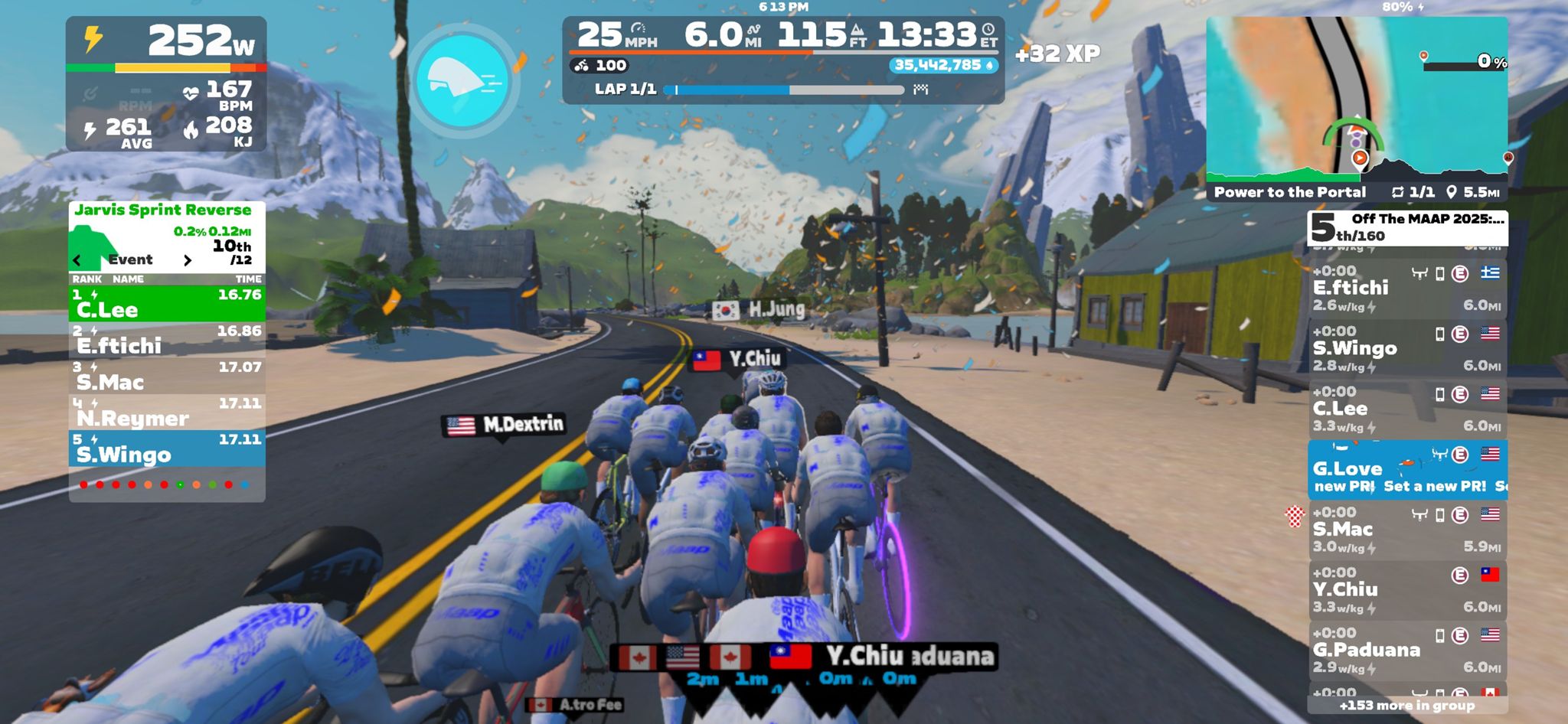Choose S.Wingo in nearby riders list
This screenshot has width=1568, height=724.
click(x=1406, y=348)
